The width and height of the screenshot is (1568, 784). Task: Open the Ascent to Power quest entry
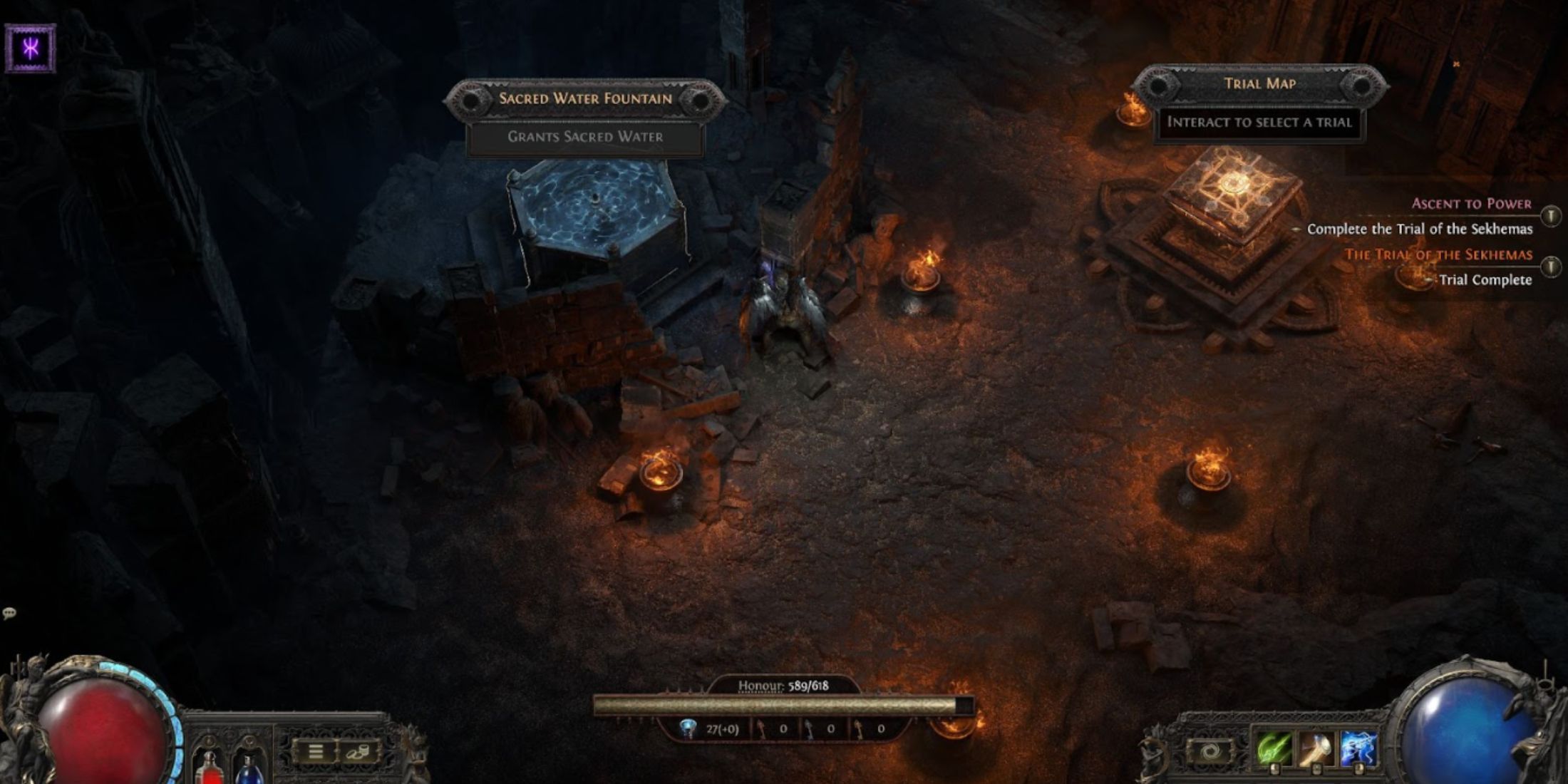(1471, 204)
